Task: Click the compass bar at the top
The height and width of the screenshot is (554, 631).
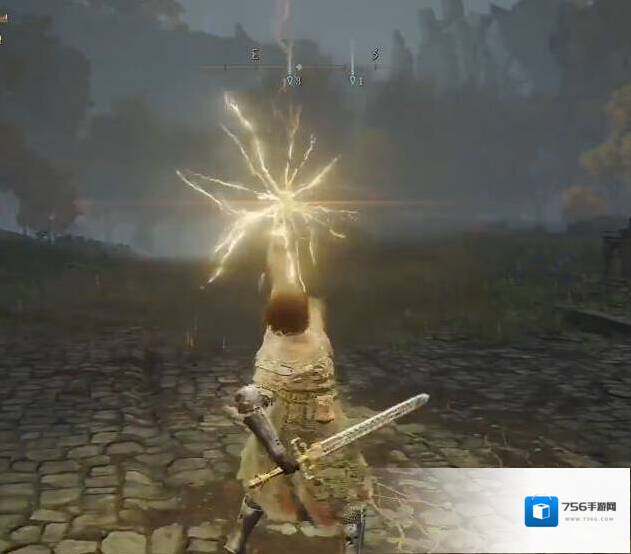Action: 298,67
